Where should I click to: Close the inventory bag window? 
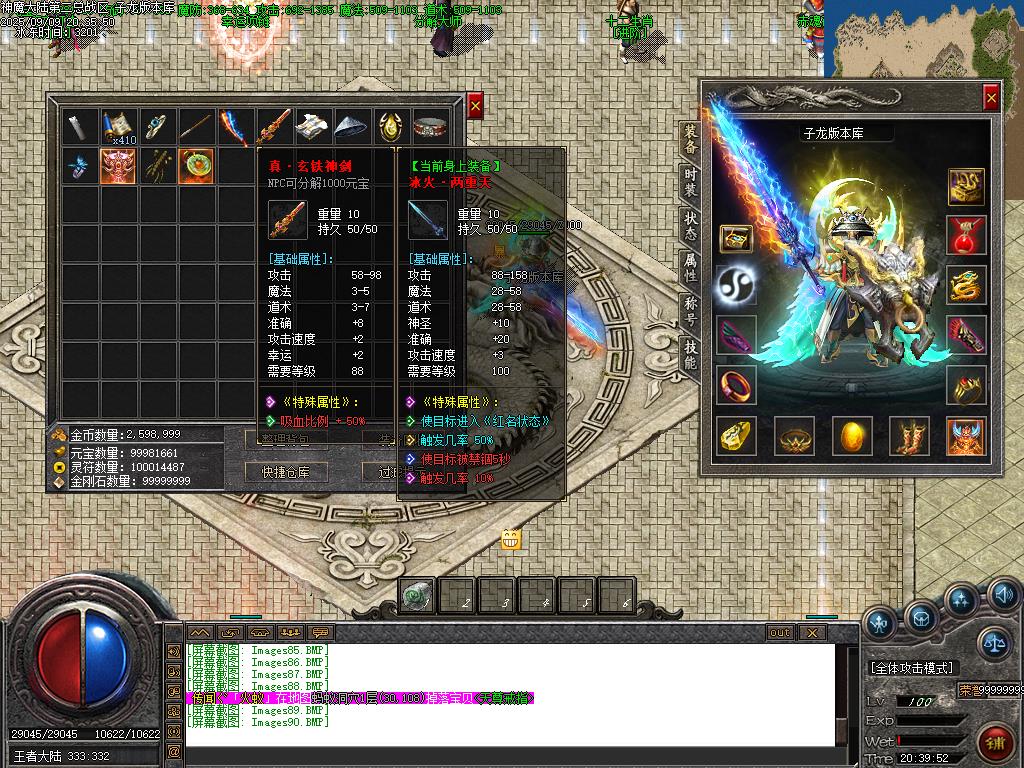click(475, 105)
